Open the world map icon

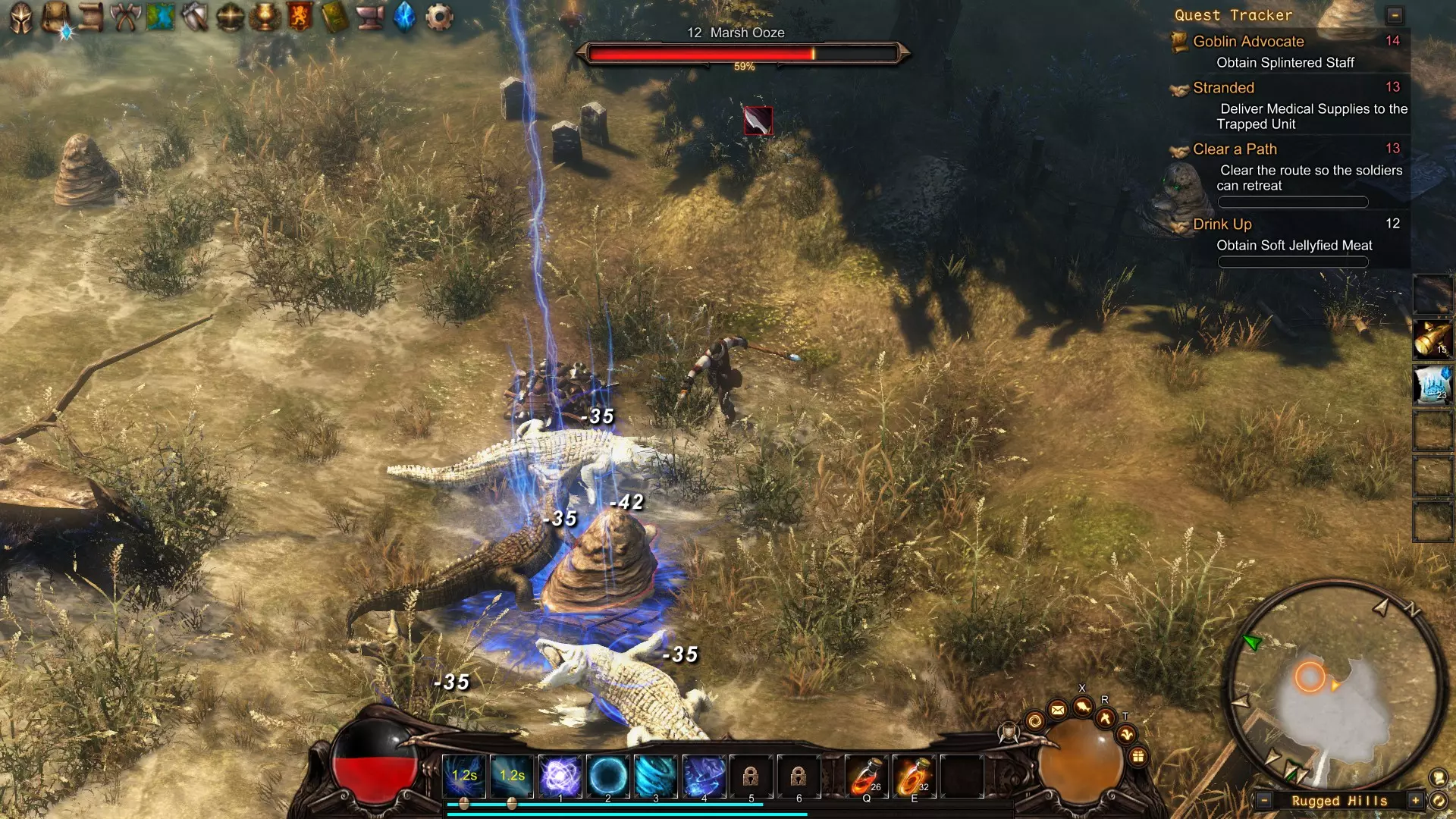click(161, 17)
